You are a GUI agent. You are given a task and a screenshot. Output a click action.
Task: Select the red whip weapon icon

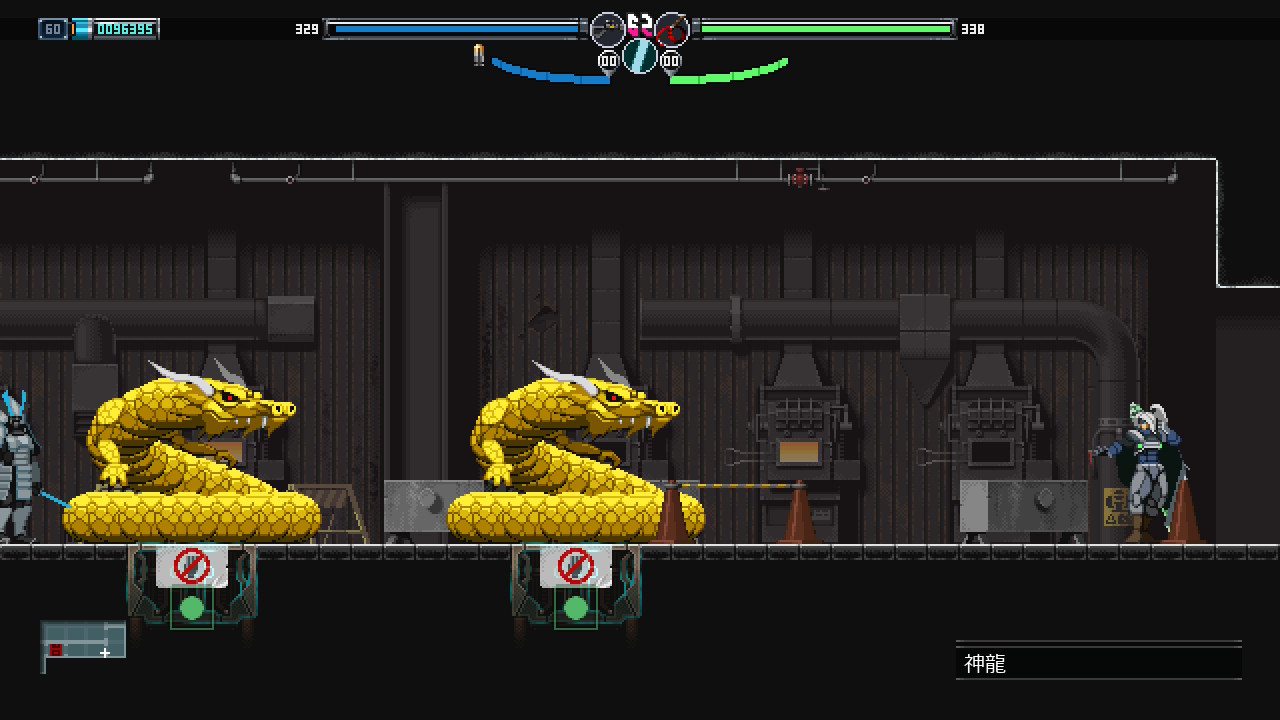pyautogui.click(x=672, y=29)
